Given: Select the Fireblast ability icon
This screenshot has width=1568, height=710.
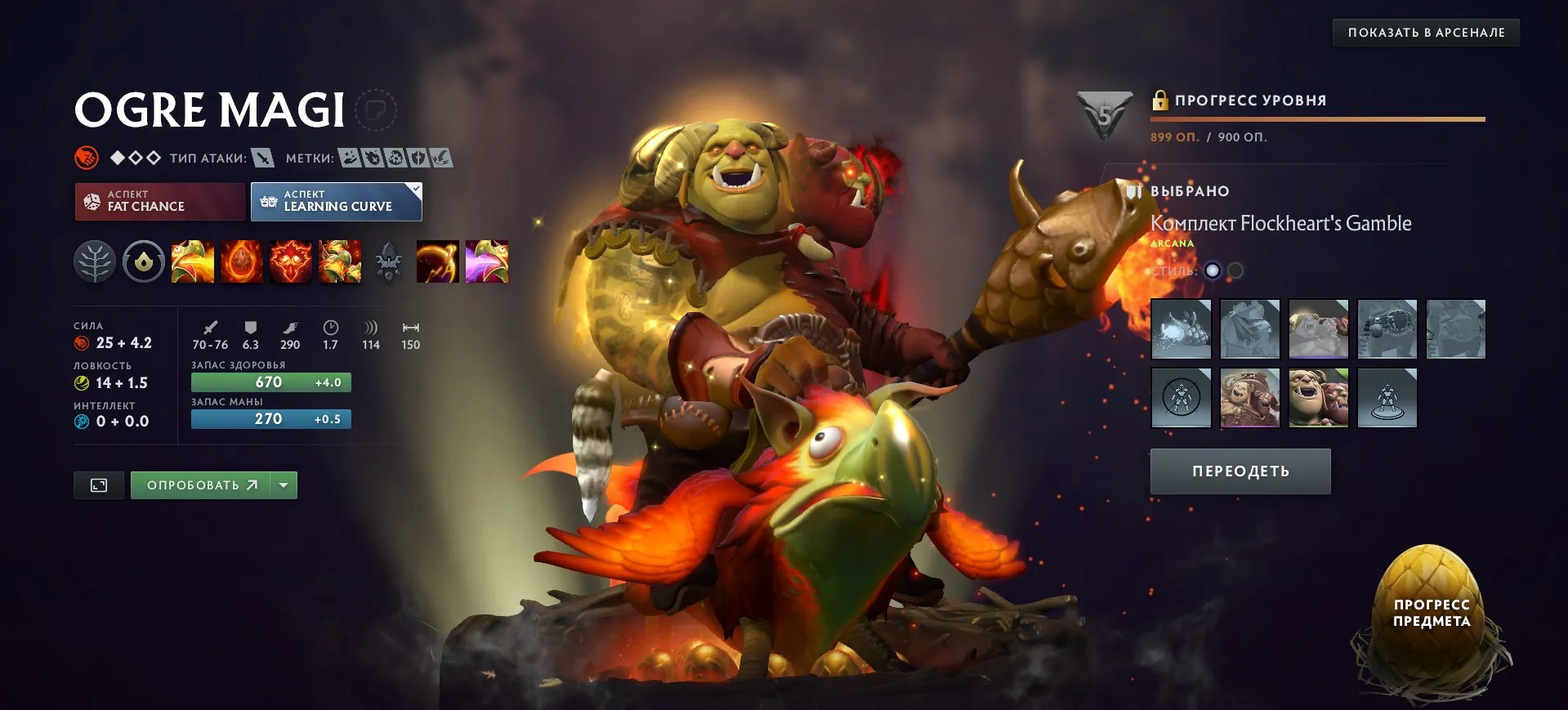Looking at the screenshot, I should point(193,261).
